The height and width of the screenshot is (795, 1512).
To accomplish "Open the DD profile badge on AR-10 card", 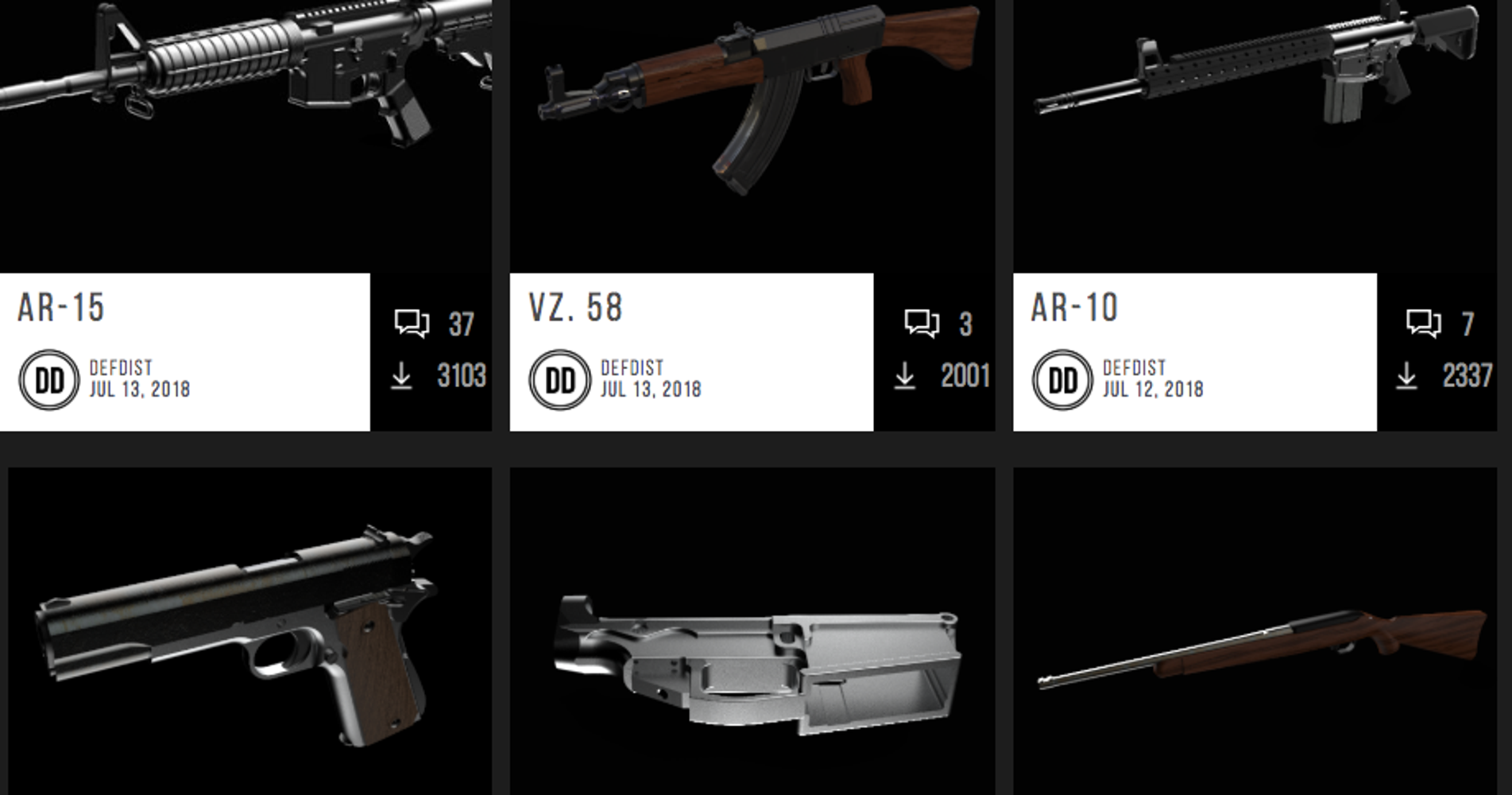I will coord(1062,379).
